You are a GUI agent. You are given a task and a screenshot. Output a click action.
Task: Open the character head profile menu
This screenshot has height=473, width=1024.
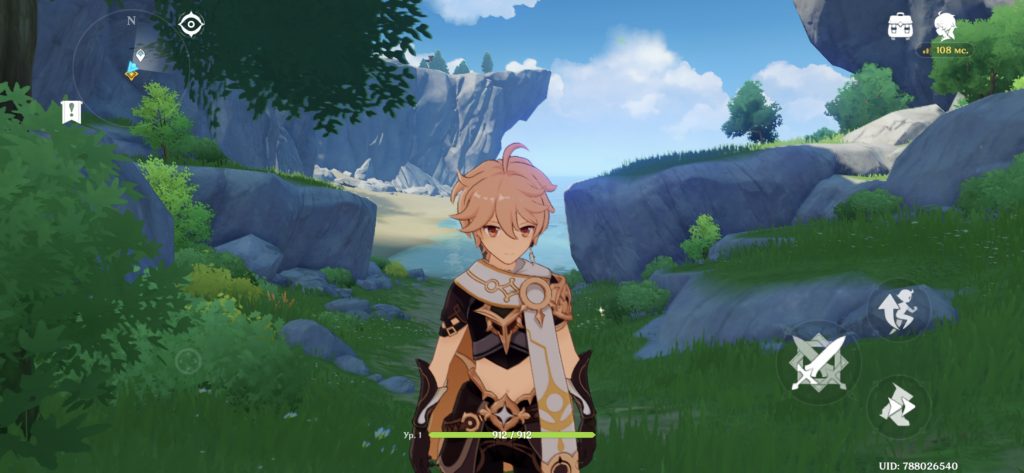945,26
